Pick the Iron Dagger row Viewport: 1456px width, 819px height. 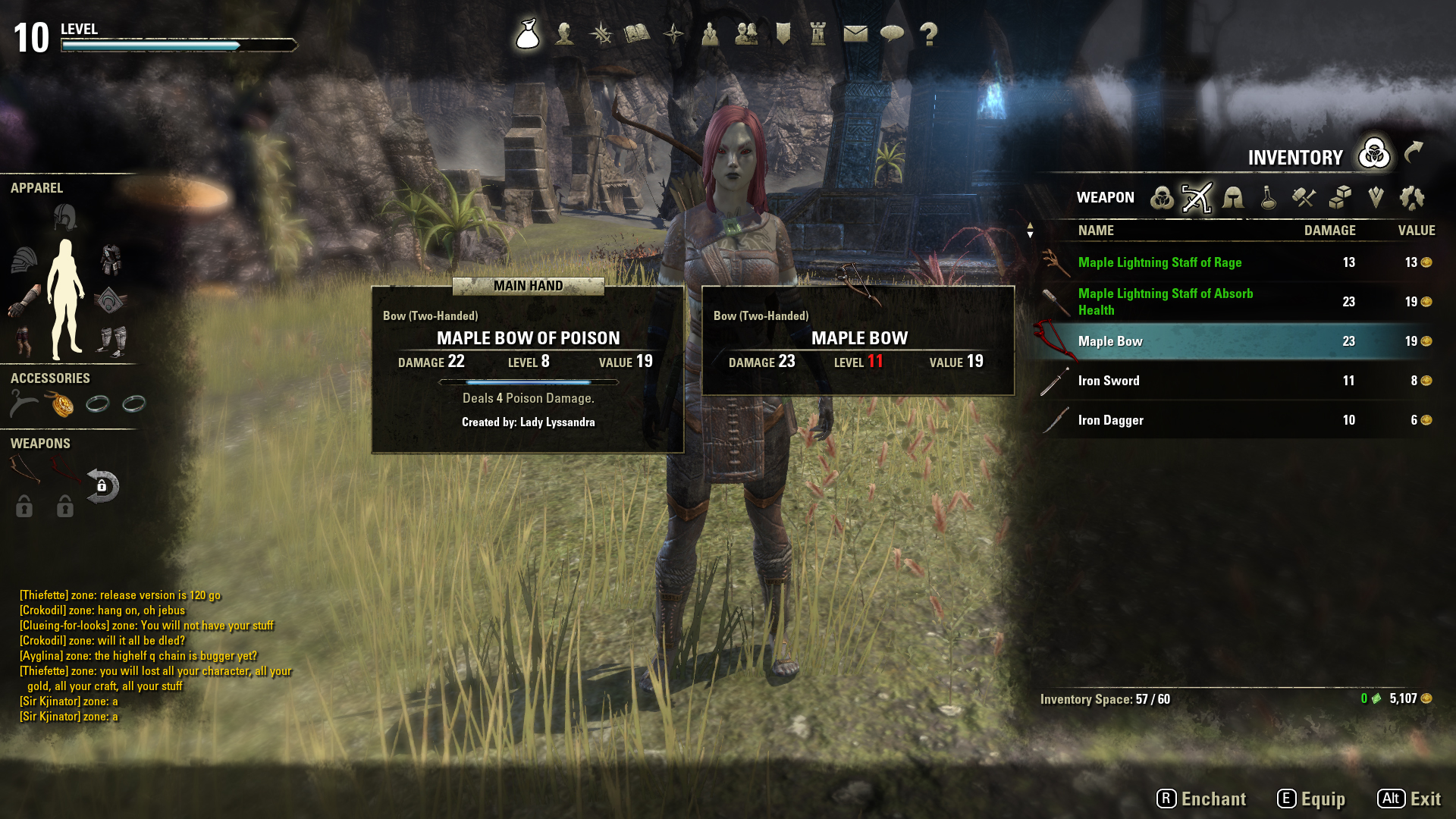pyautogui.click(x=1110, y=420)
